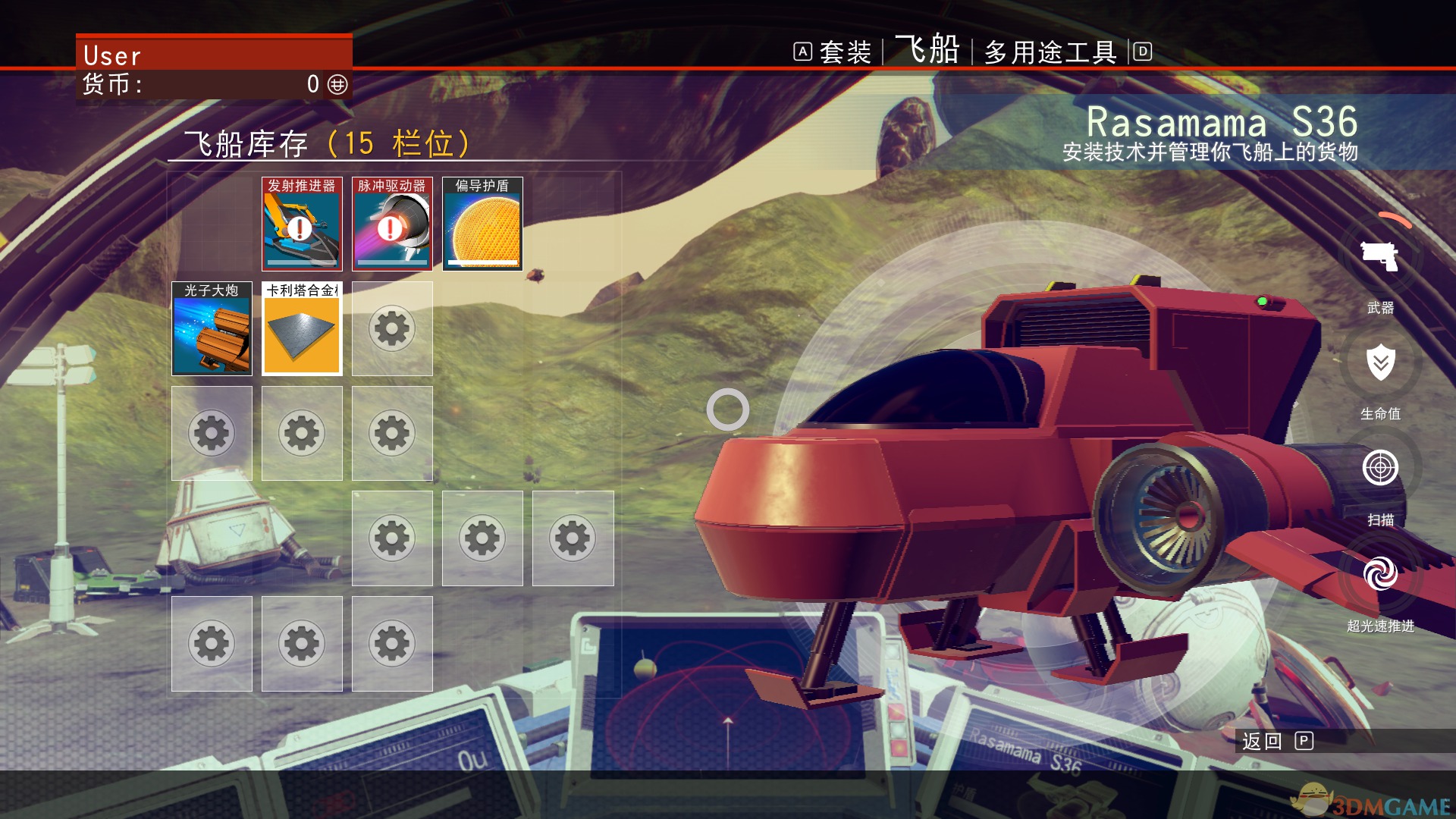Choose the 脉冲驱动器 pulse engine slot
The height and width of the screenshot is (819, 1456).
click(392, 224)
